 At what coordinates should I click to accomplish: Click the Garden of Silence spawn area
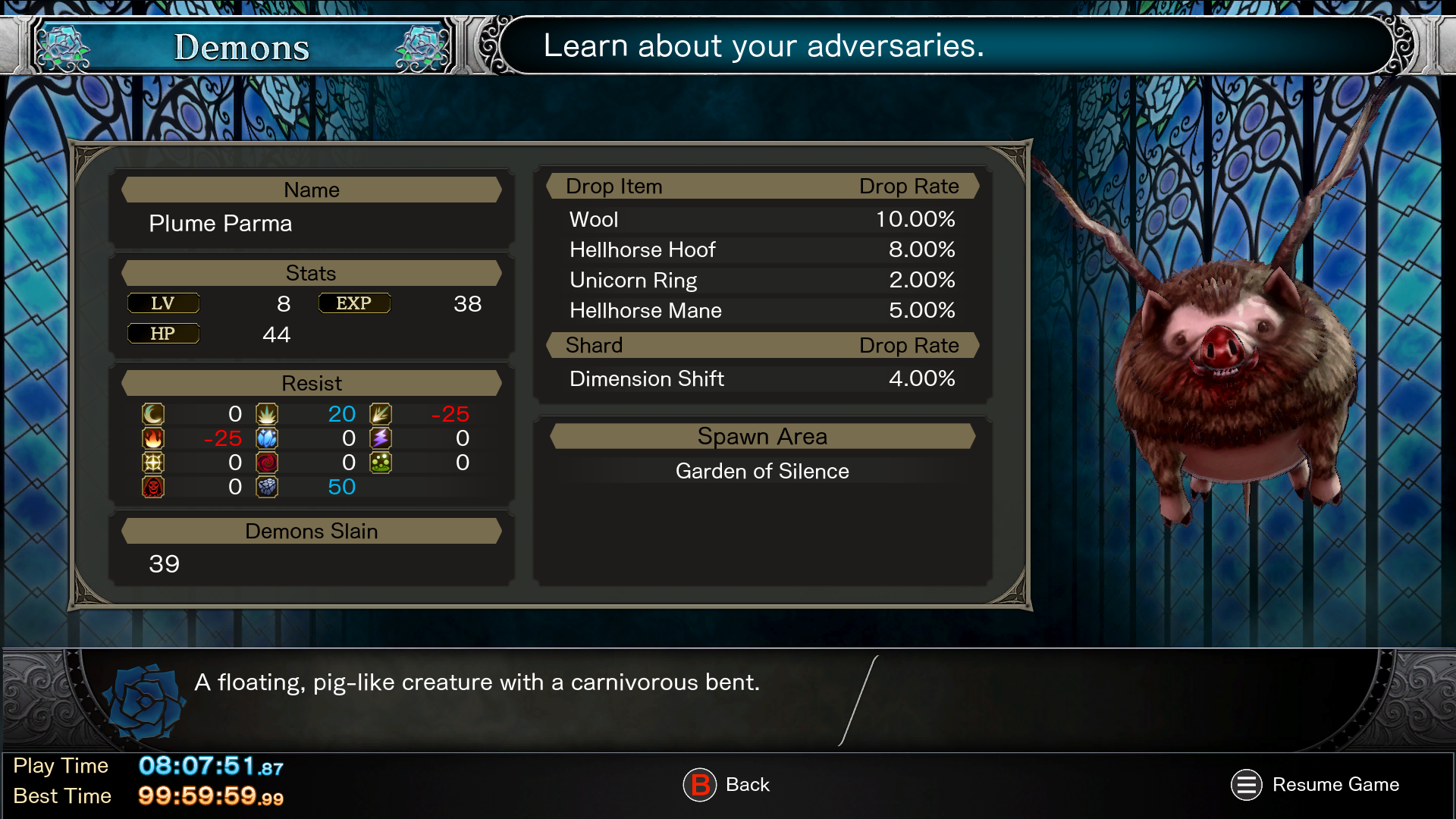[761, 471]
